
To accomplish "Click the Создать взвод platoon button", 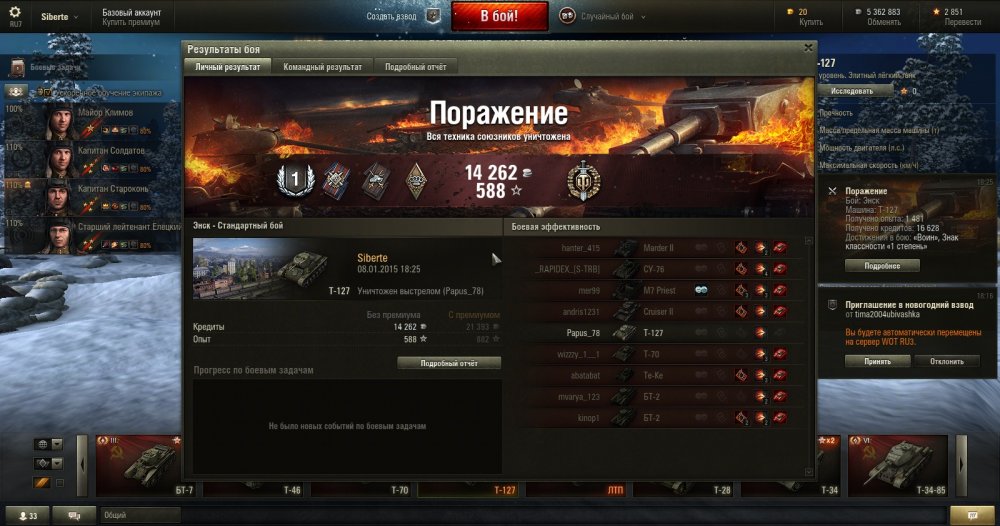I will tap(403, 16).
